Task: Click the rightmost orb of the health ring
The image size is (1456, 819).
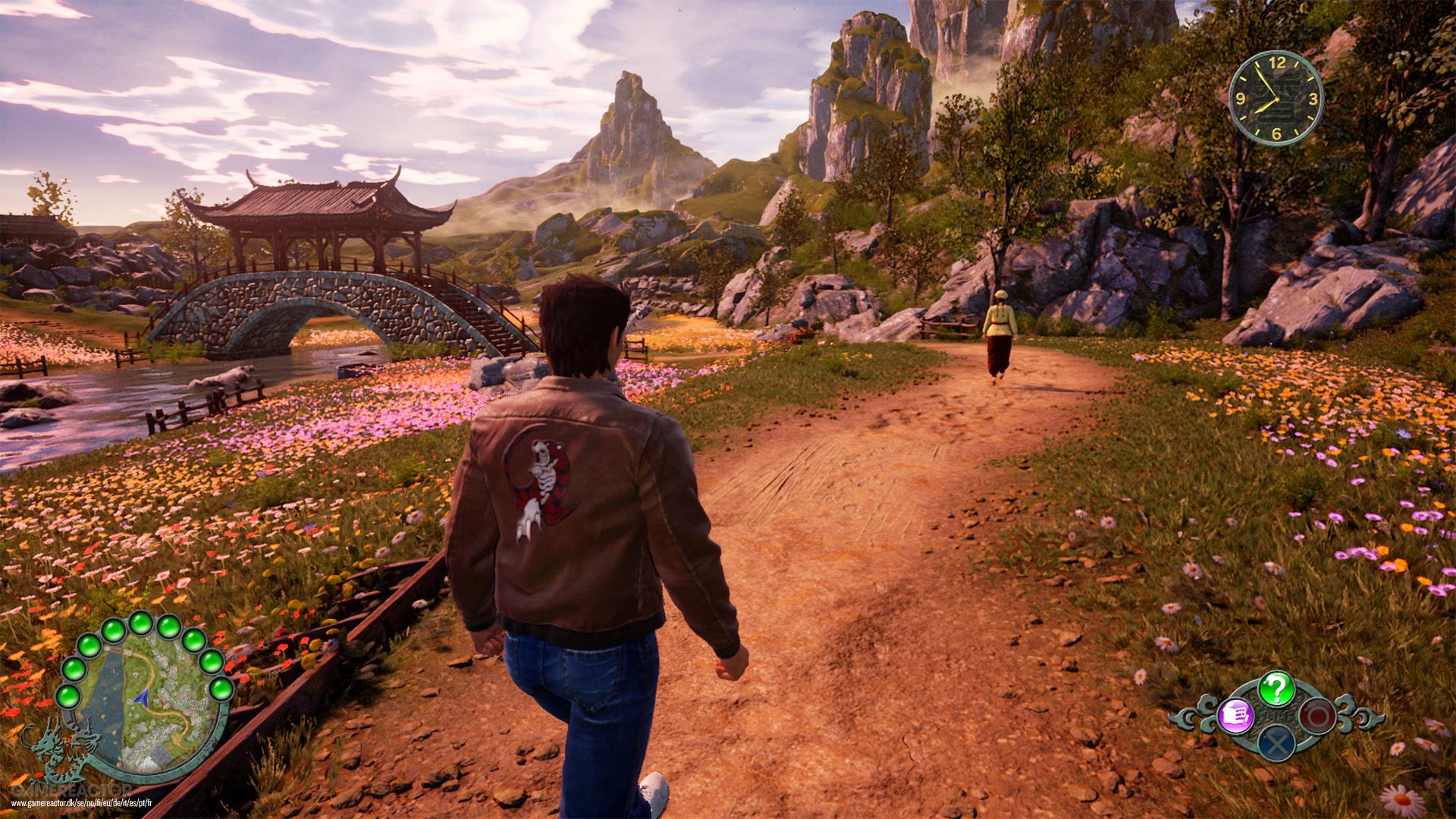Action: [220, 689]
